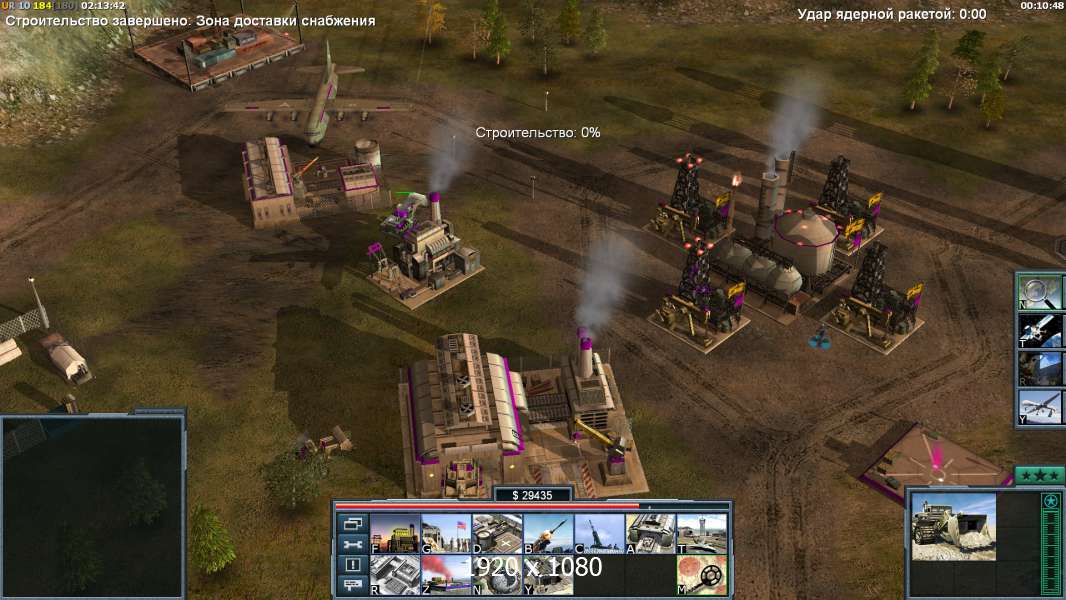This screenshot has height=600, width=1066.
Task: Open the three-star general's promotion menu
Action: pyautogui.click(x=1039, y=474)
